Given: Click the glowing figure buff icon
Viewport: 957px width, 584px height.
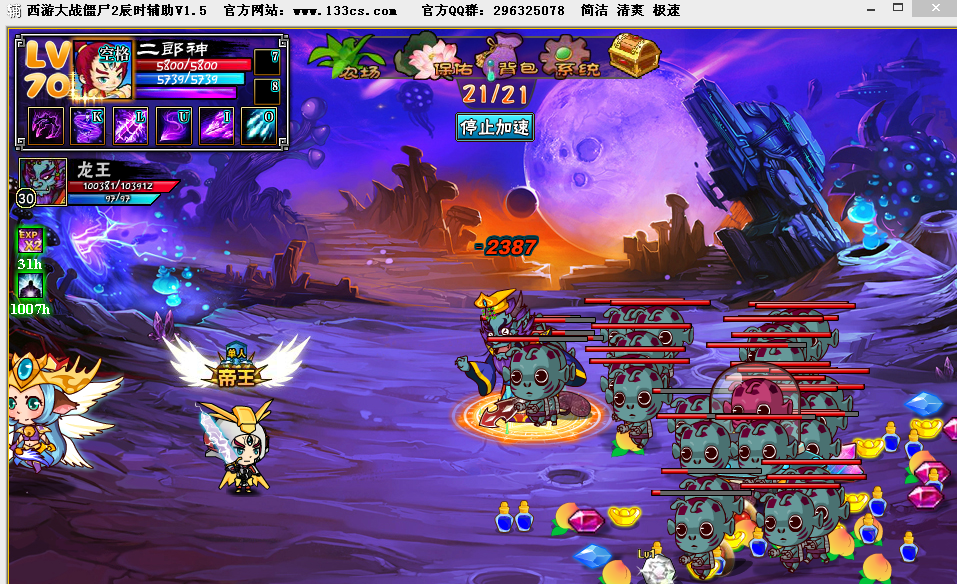Looking at the screenshot, I should click(30, 286).
